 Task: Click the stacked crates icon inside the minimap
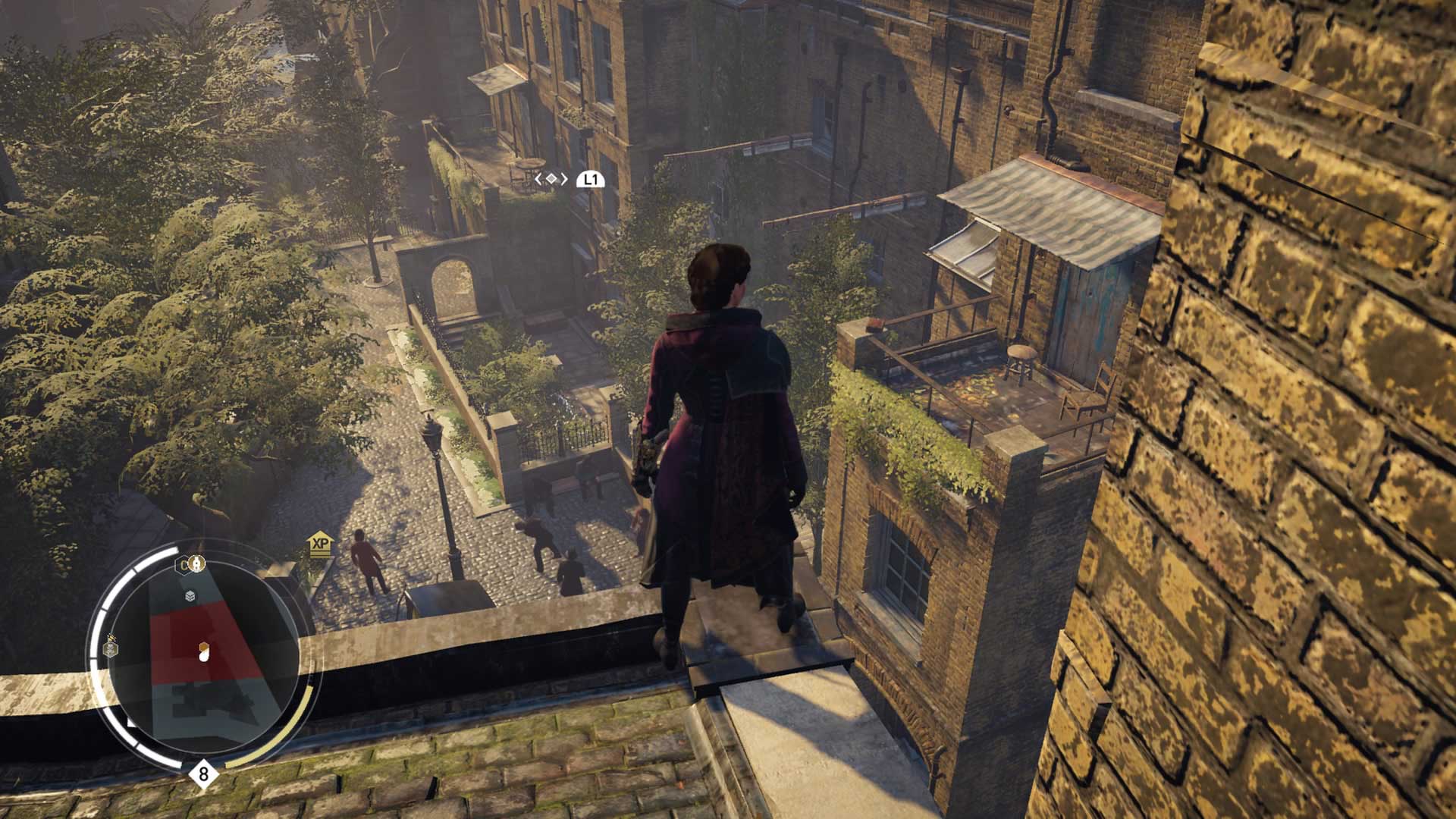click(189, 597)
